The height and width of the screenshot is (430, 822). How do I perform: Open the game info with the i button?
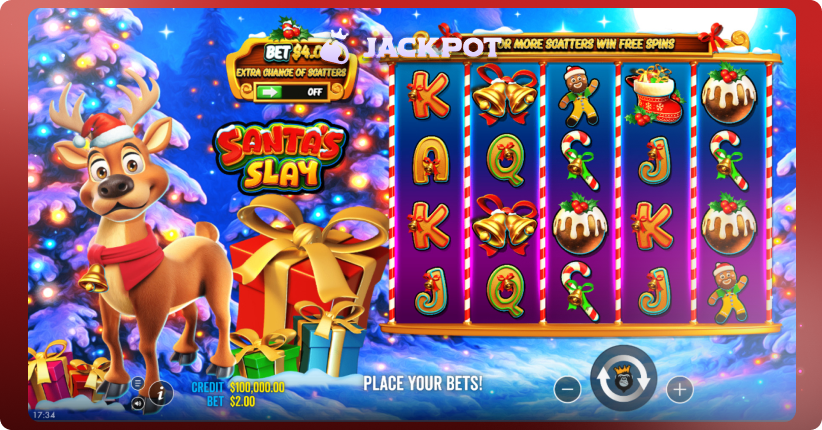pos(159,393)
